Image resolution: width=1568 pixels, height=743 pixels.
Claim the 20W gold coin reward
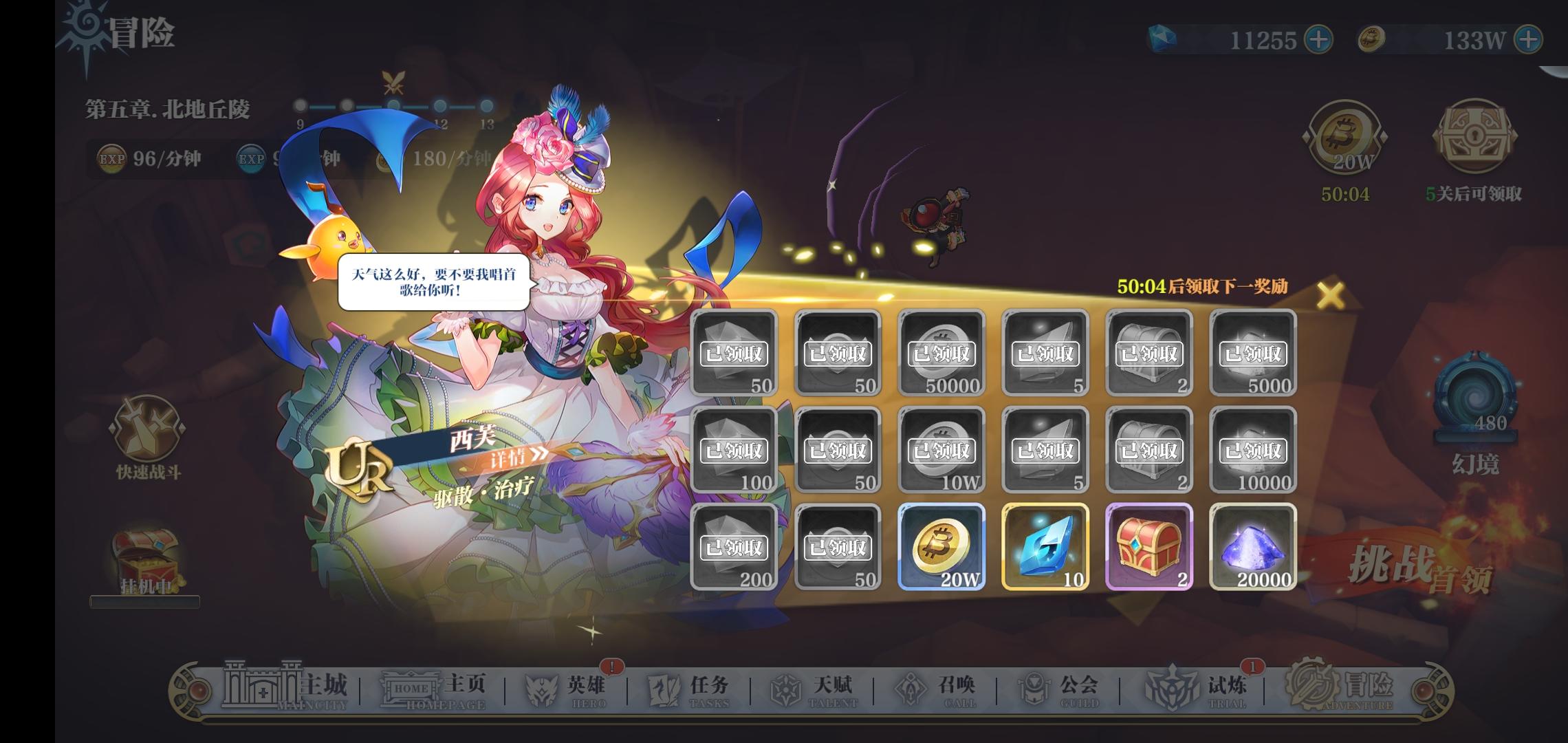pos(941,547)
